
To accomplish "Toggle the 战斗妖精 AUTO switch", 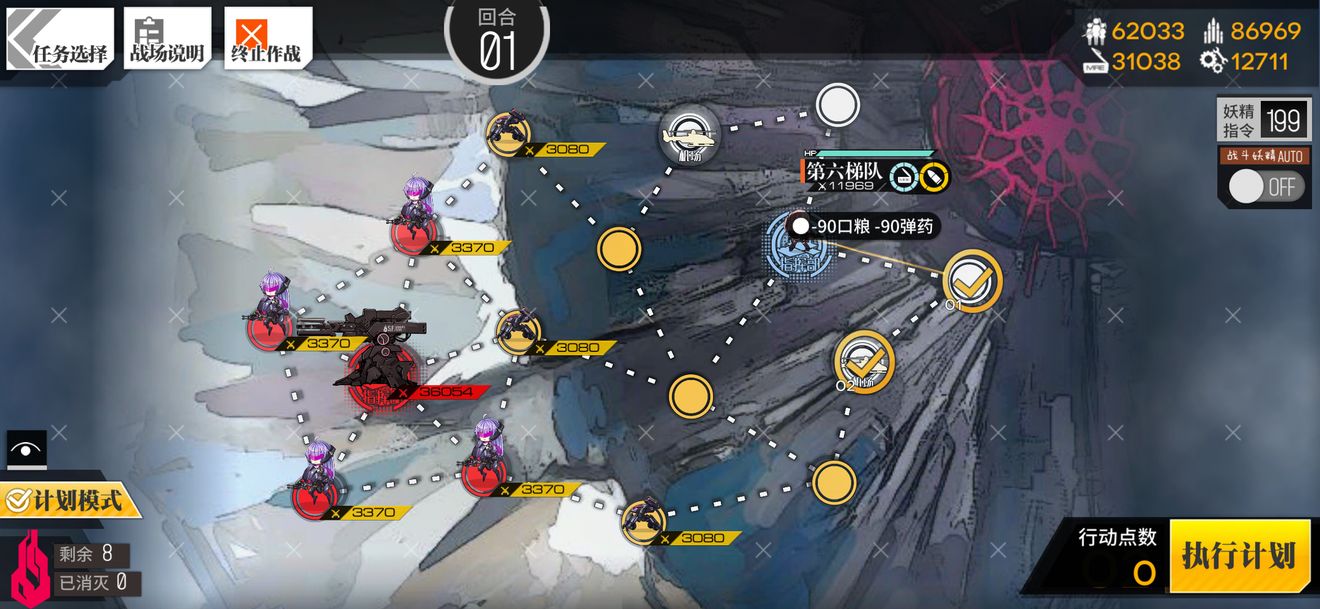I will (1265, 187).
